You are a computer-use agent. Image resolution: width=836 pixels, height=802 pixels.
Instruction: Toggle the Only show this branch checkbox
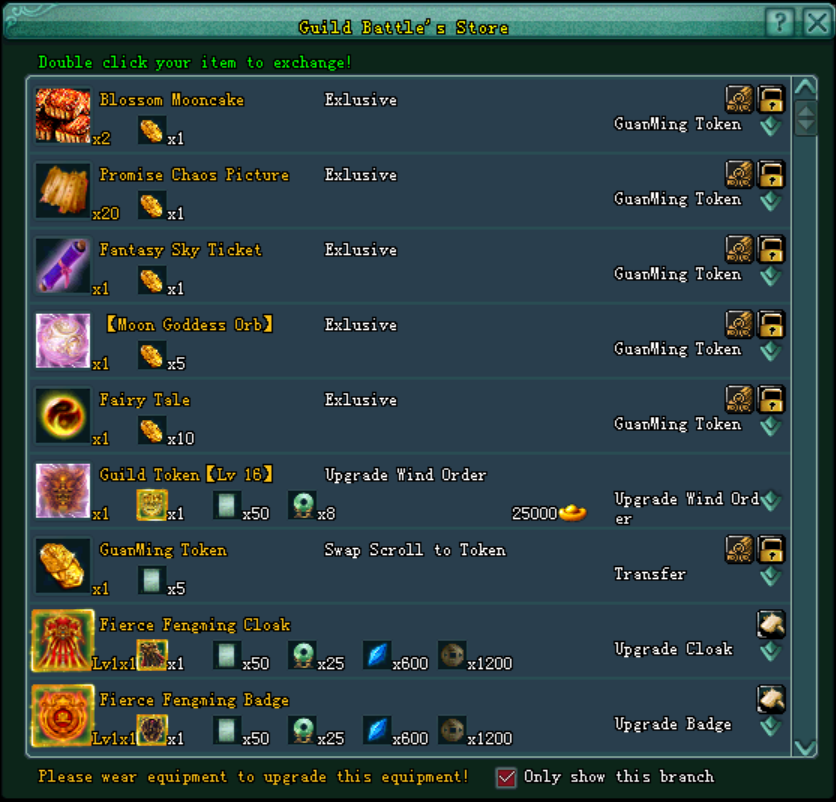506,777
